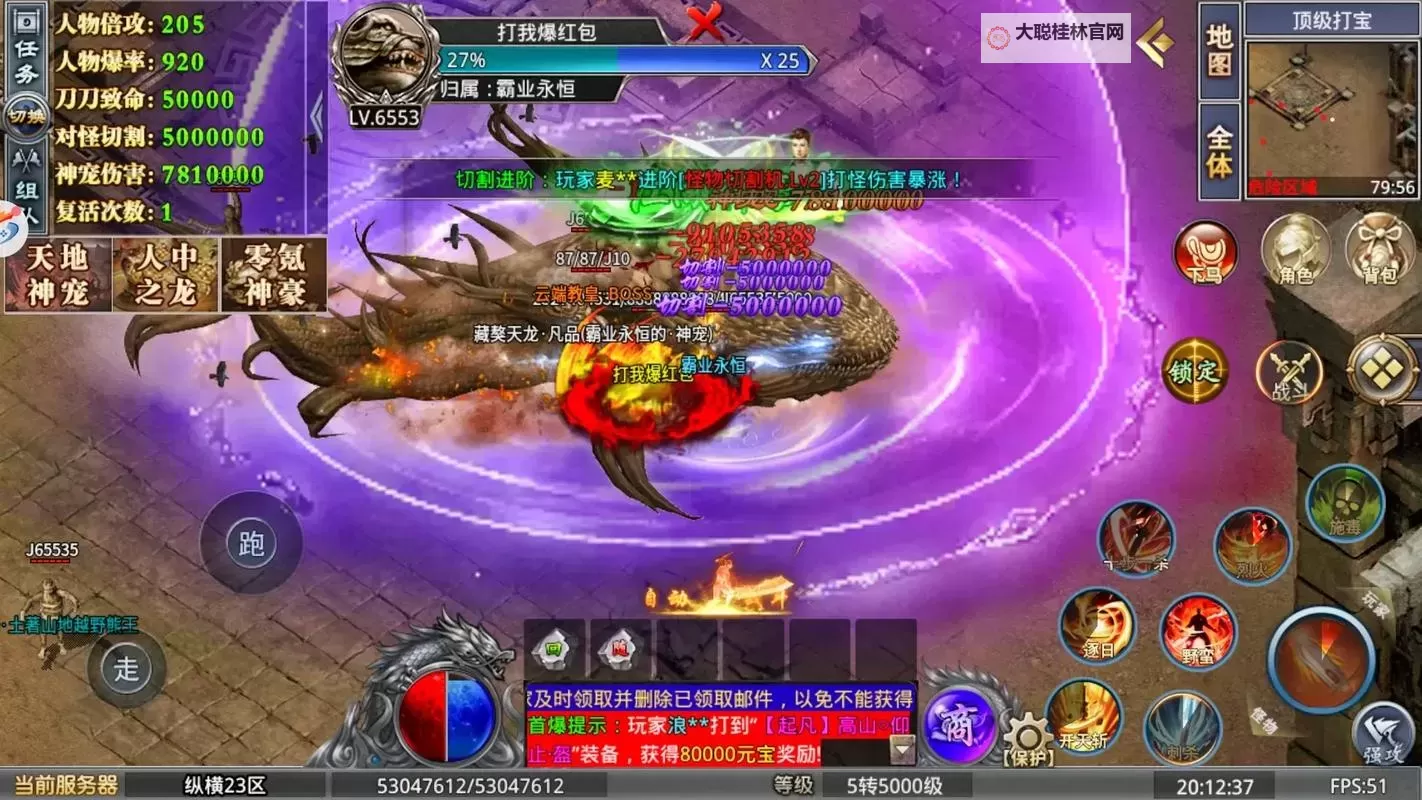Activate the 烈火 fire skill
1422x800 pixels.
tap(1253, 548)
